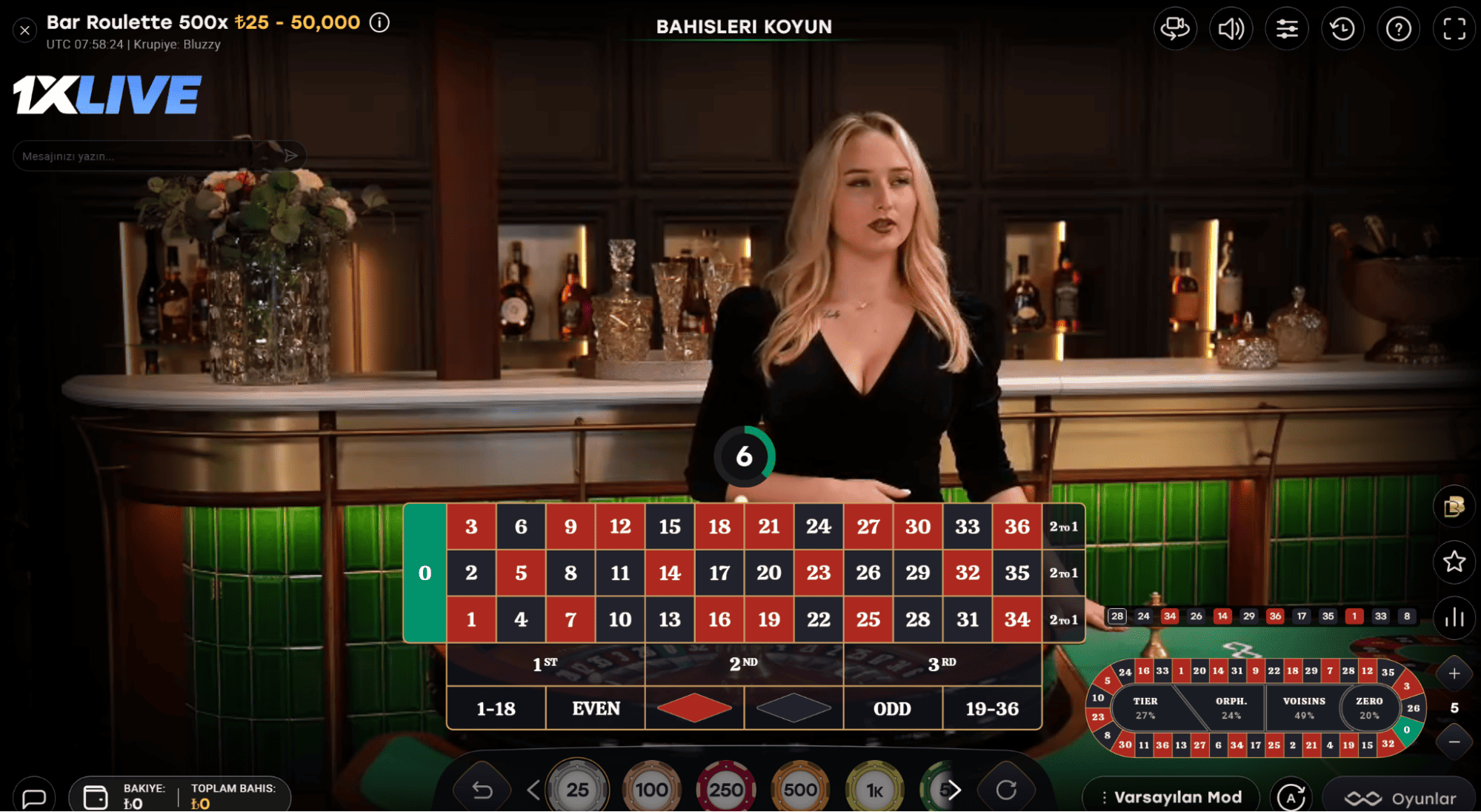Open the help information
The width and height of the screenshot is (1481, 812).
pos(1398,28)
